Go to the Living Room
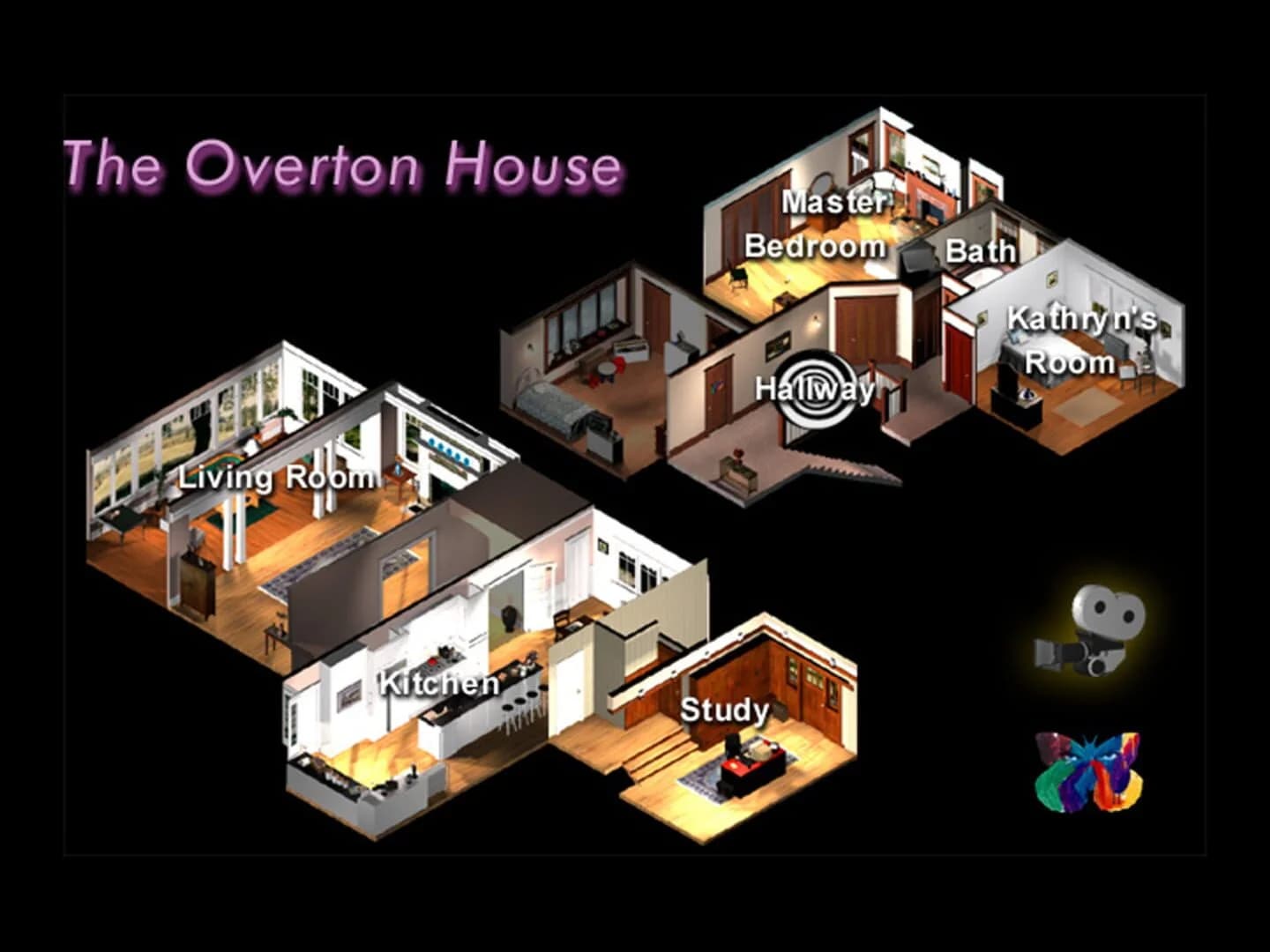The width and height of the screenshot is (1270, 952). pos(276,479)
